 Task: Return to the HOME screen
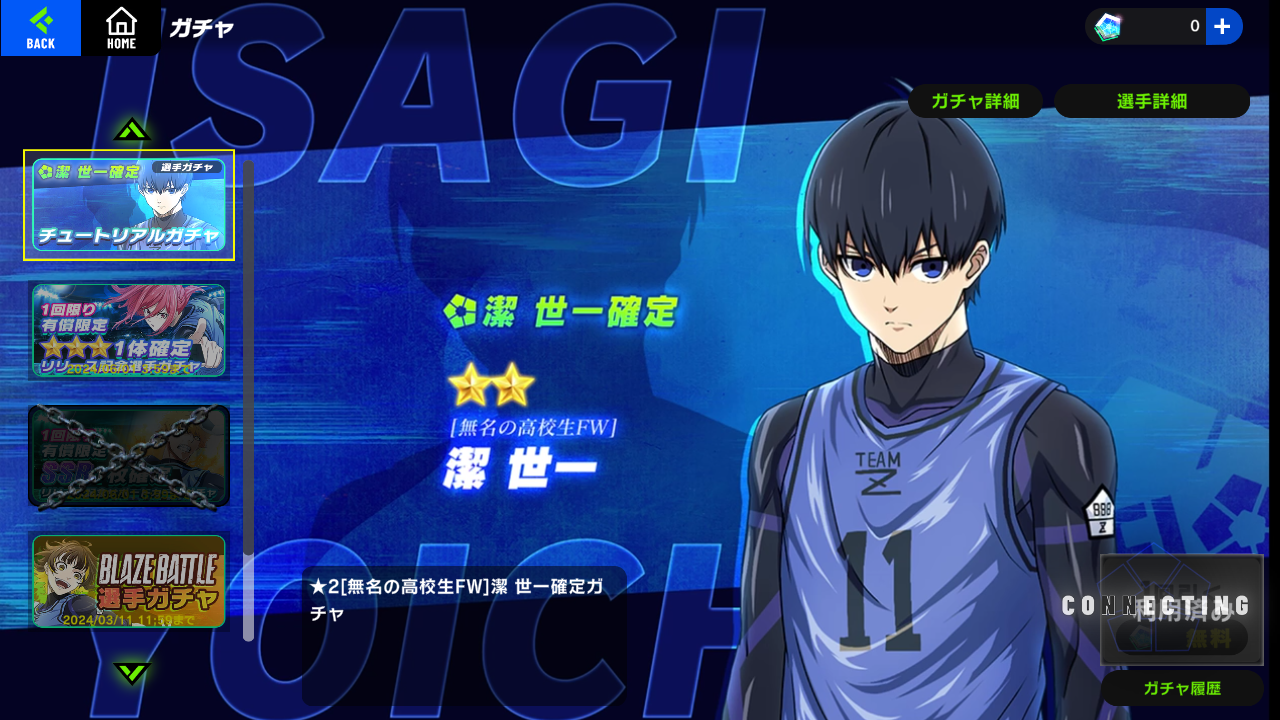121,28
